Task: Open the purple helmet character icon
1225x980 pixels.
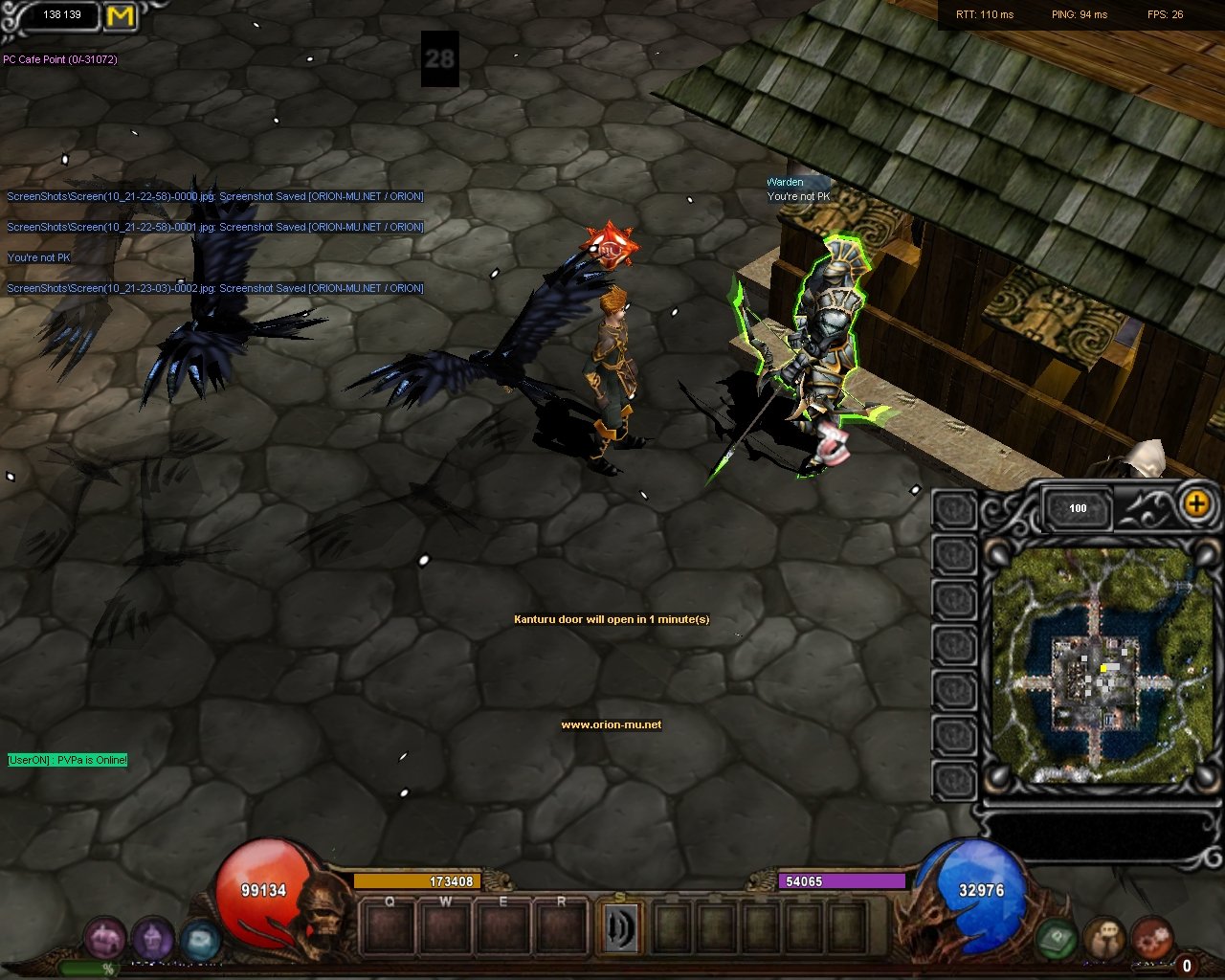Action: click(x=151, y=938)
